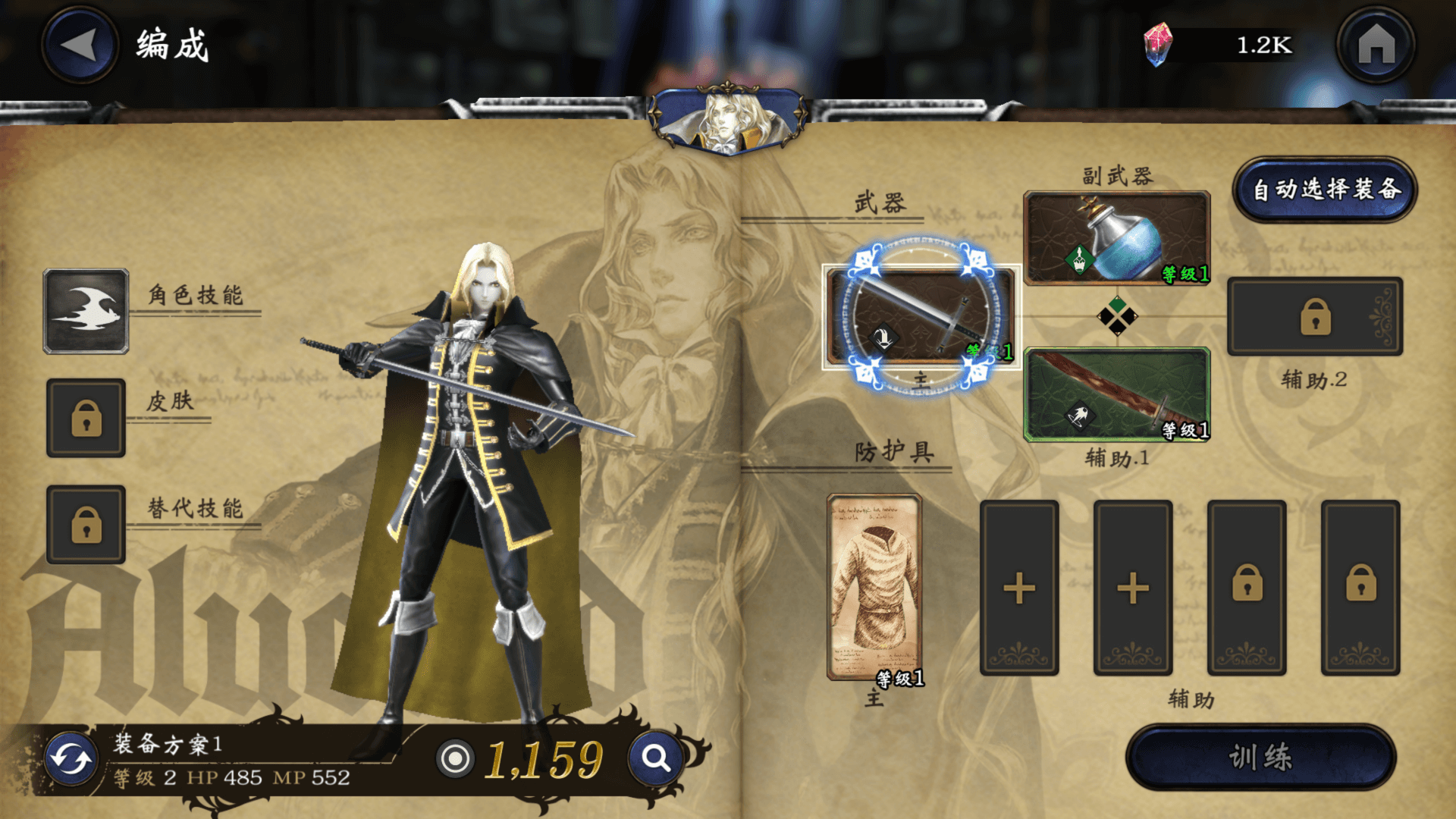The image size is (1456, 819).
Task: Open details with the magnifying glass button
Action: pos(655,758)
